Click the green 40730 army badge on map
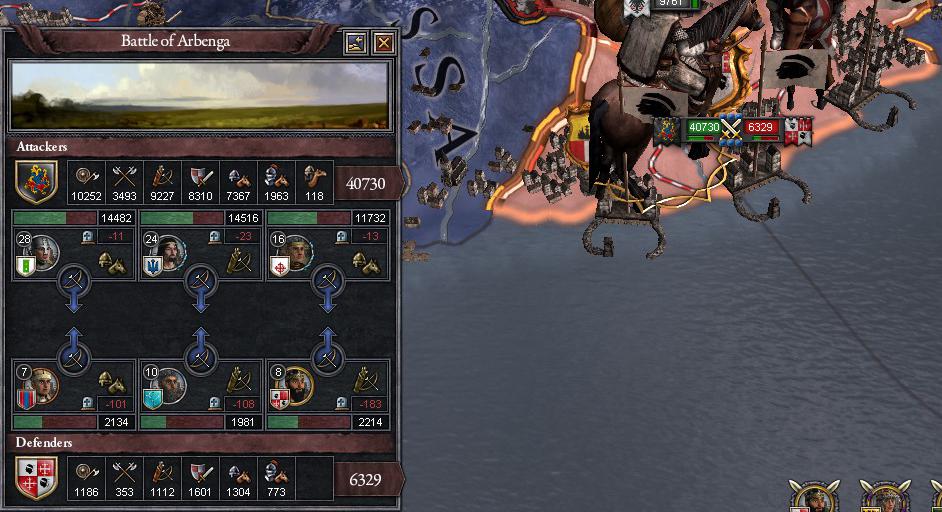Image resolution: width=942 pixels, height=512 pixels. coord(704,128)
